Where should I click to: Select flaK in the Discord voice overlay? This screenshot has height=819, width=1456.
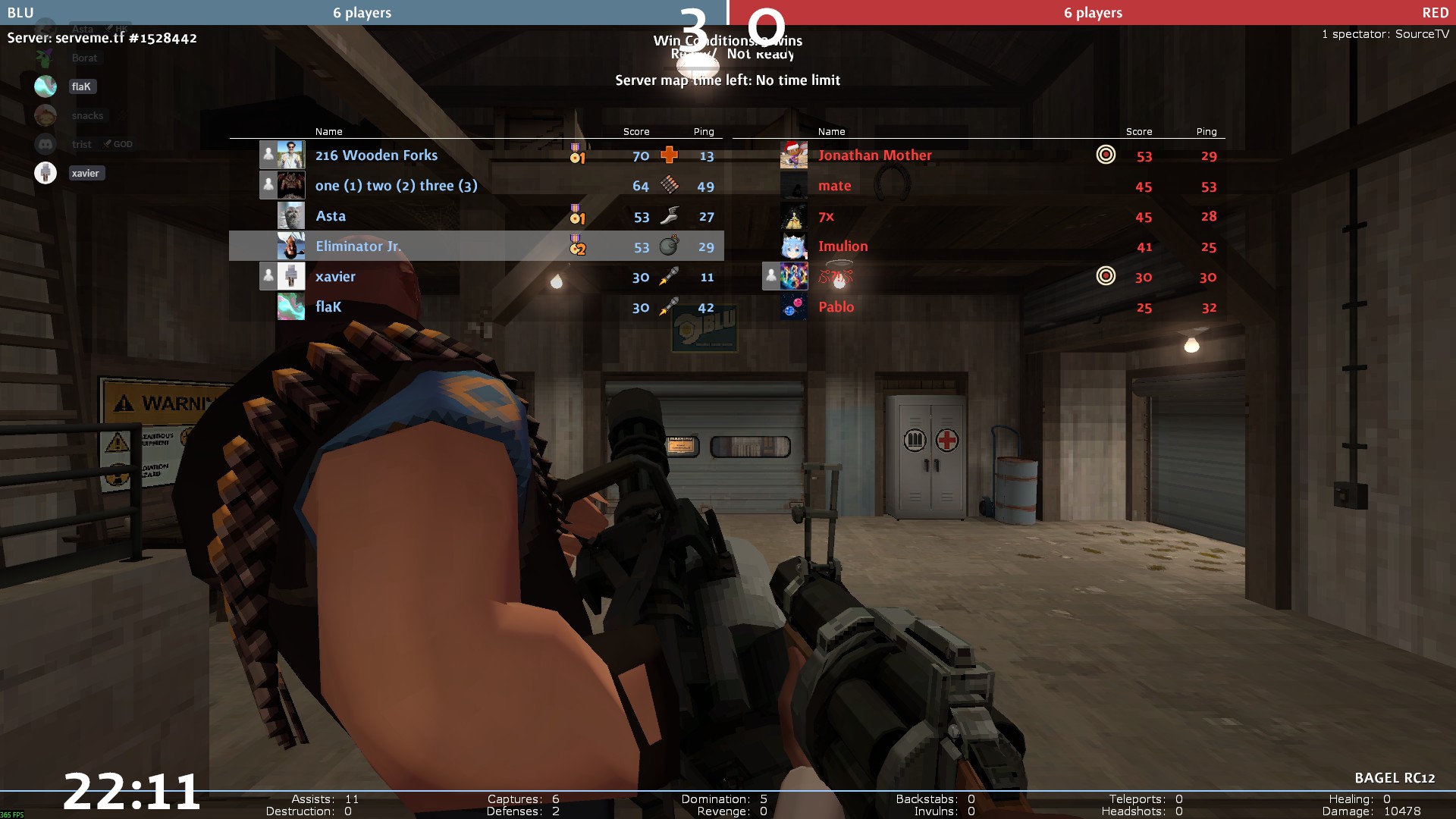tap(81, 86)
